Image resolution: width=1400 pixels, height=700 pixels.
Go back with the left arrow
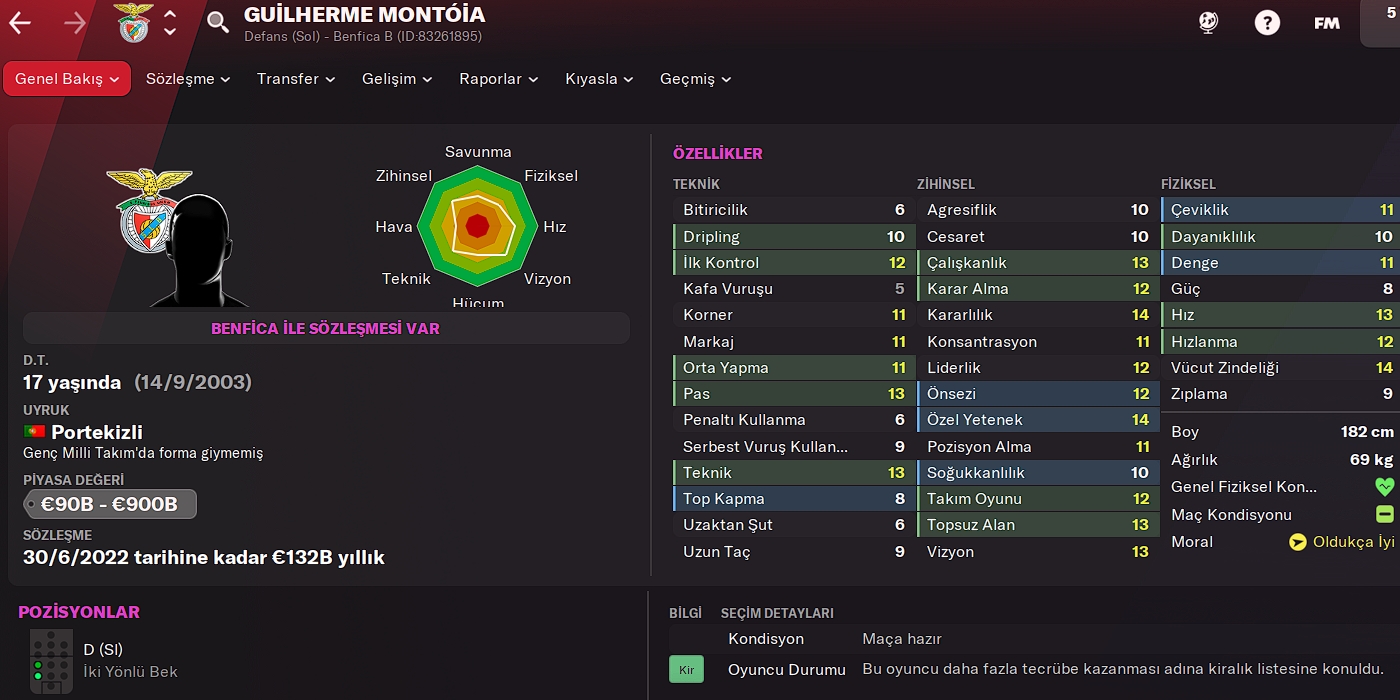[x=20, y=23]
